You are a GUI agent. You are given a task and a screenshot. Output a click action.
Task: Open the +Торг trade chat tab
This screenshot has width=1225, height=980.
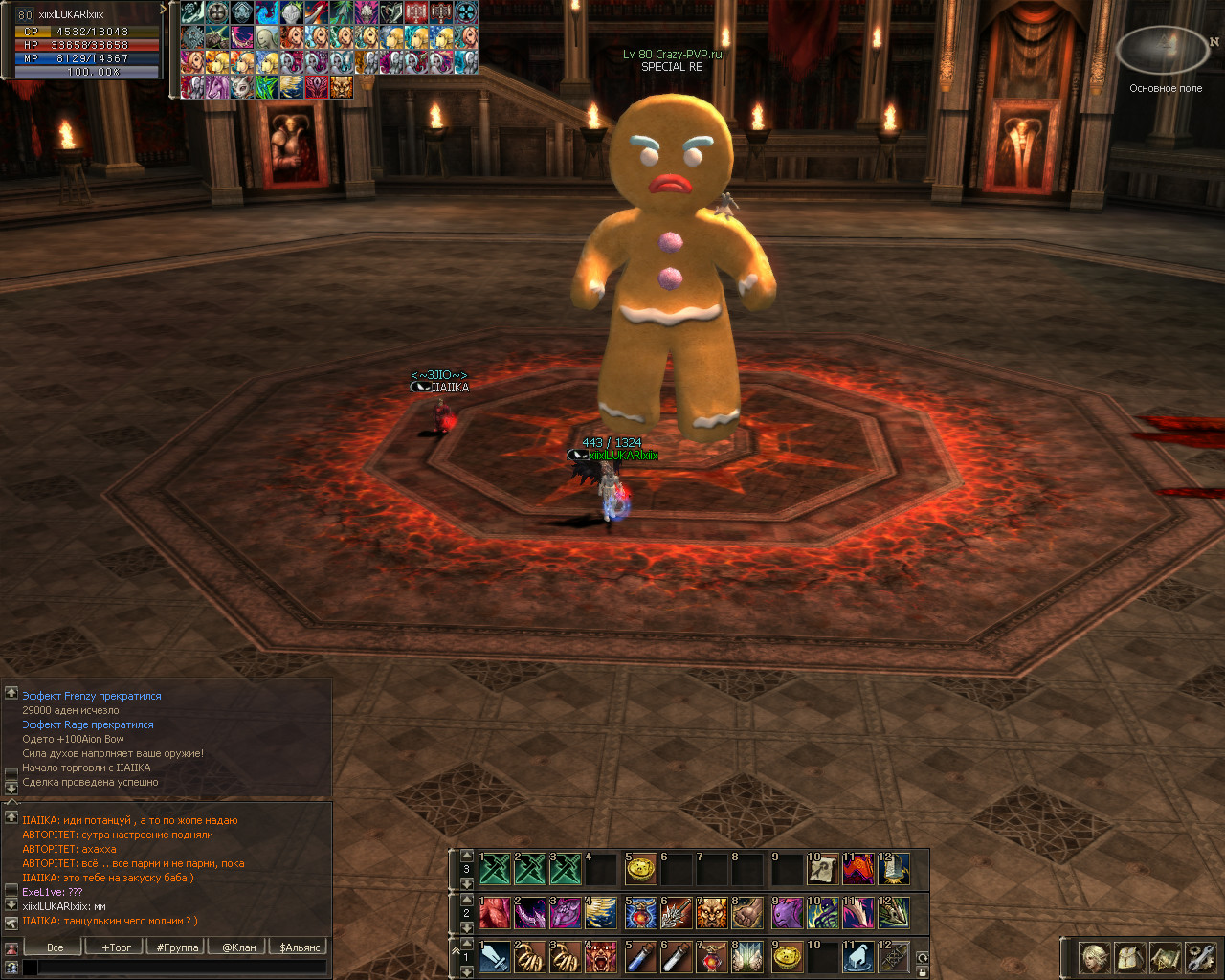pyautogui.click(x=117, y=947)
